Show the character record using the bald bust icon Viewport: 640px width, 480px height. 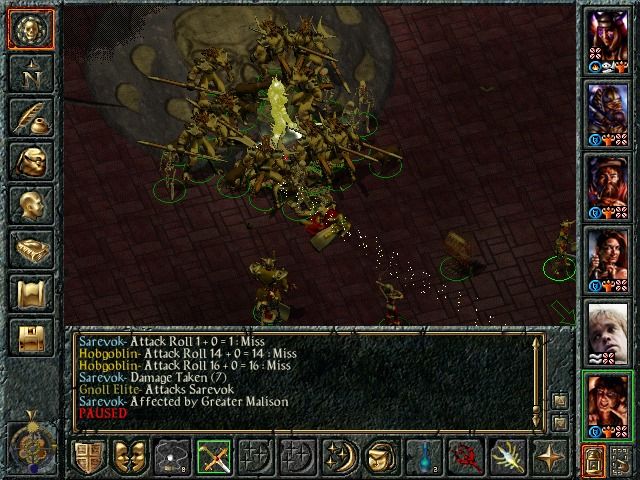31,206
